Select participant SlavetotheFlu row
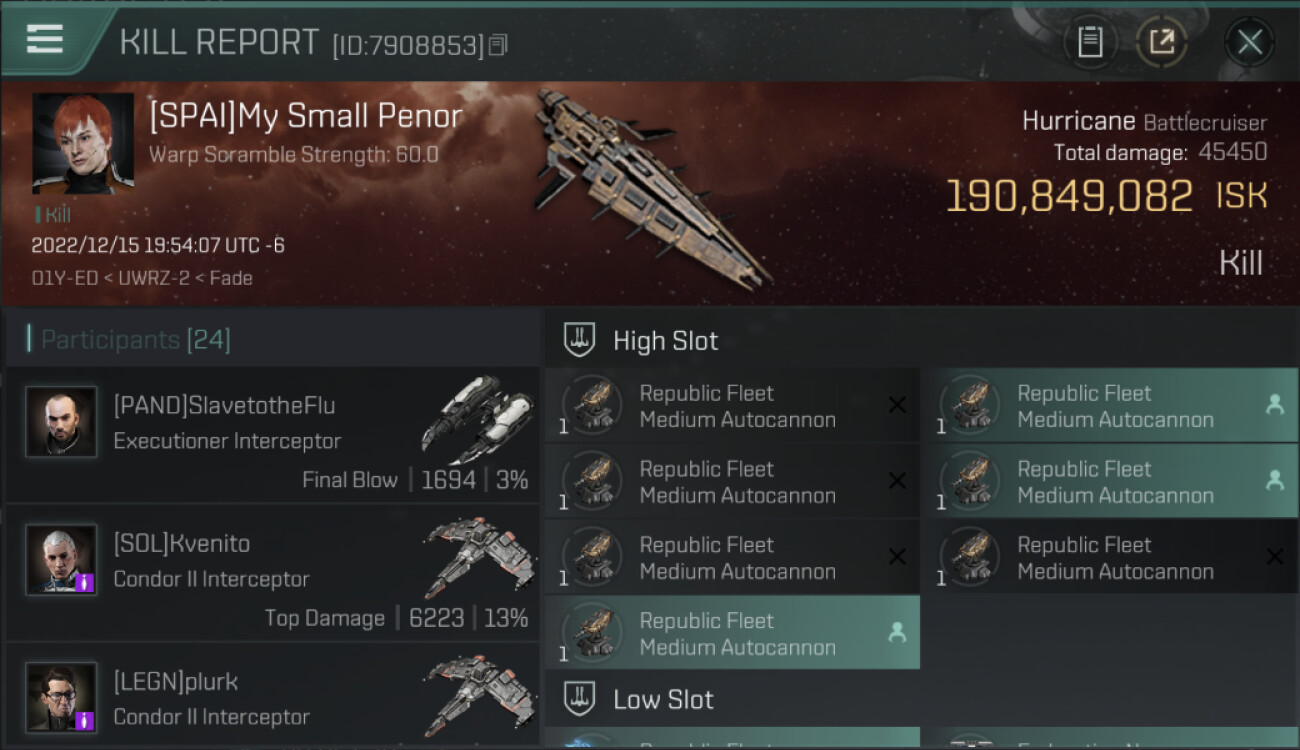 point(272,435)
